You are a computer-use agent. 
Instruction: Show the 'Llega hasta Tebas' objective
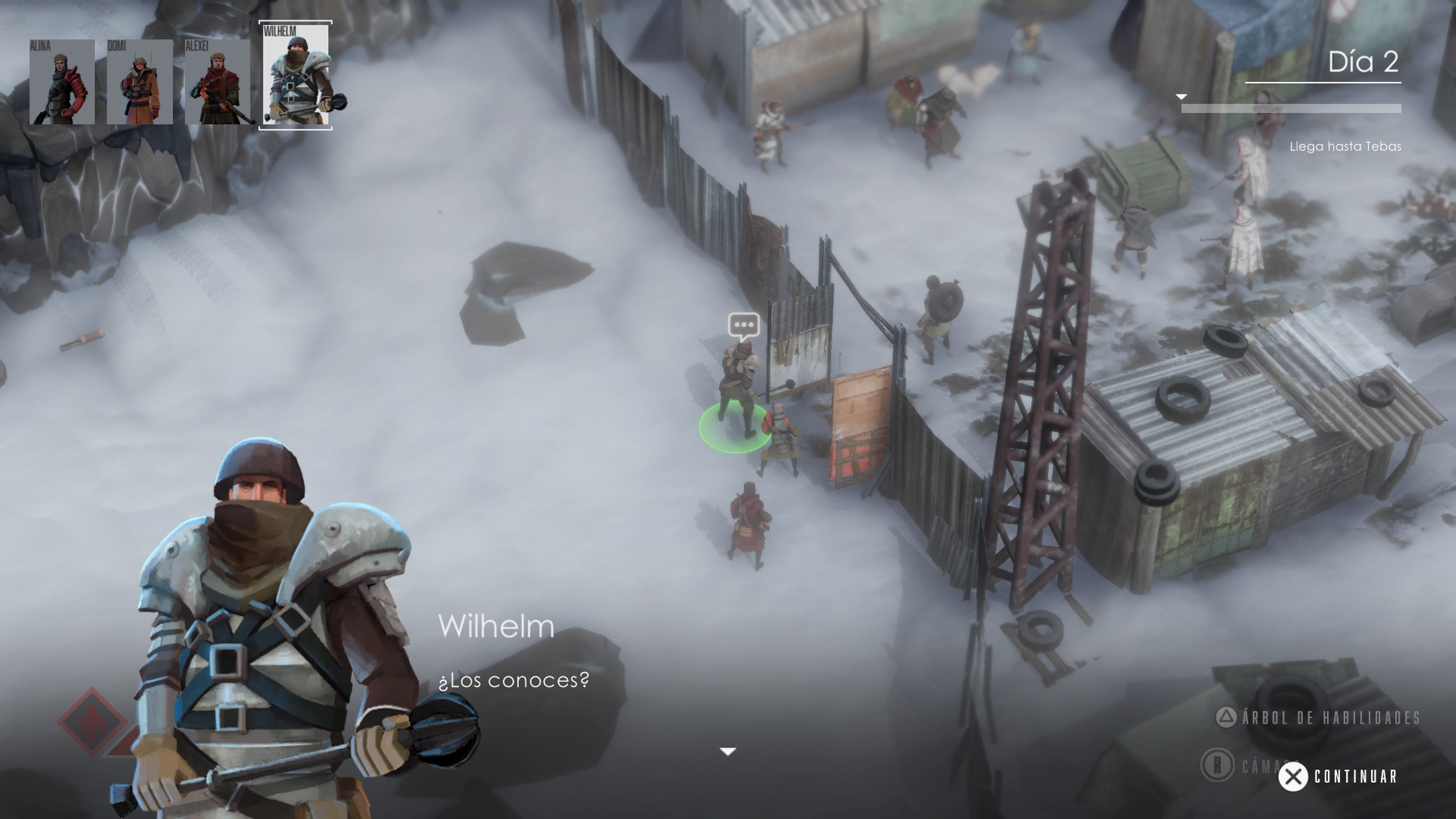click(x=1345, y=146)
